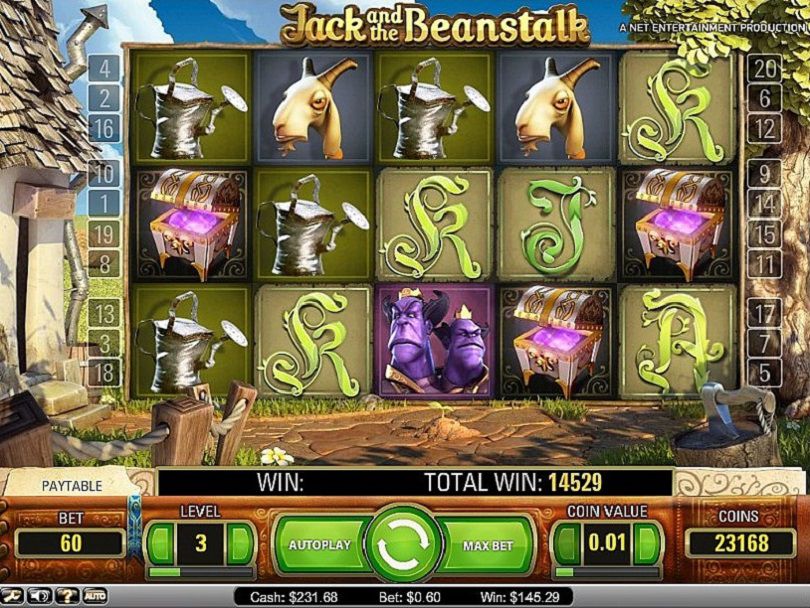Decrease the bet level
810x608 pixels.
point(160,545)
